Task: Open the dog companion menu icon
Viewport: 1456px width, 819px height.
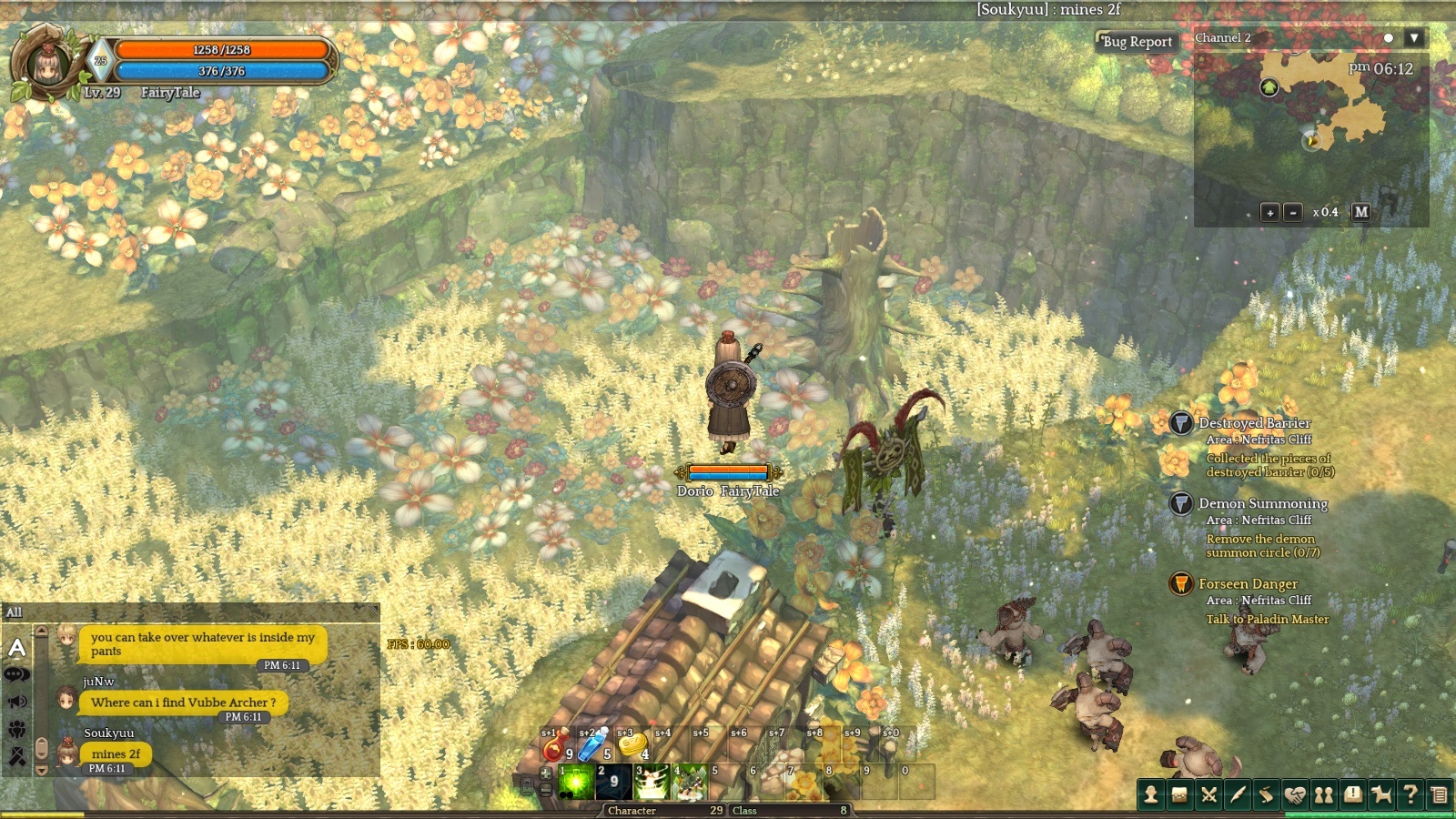Action: 1381,794
